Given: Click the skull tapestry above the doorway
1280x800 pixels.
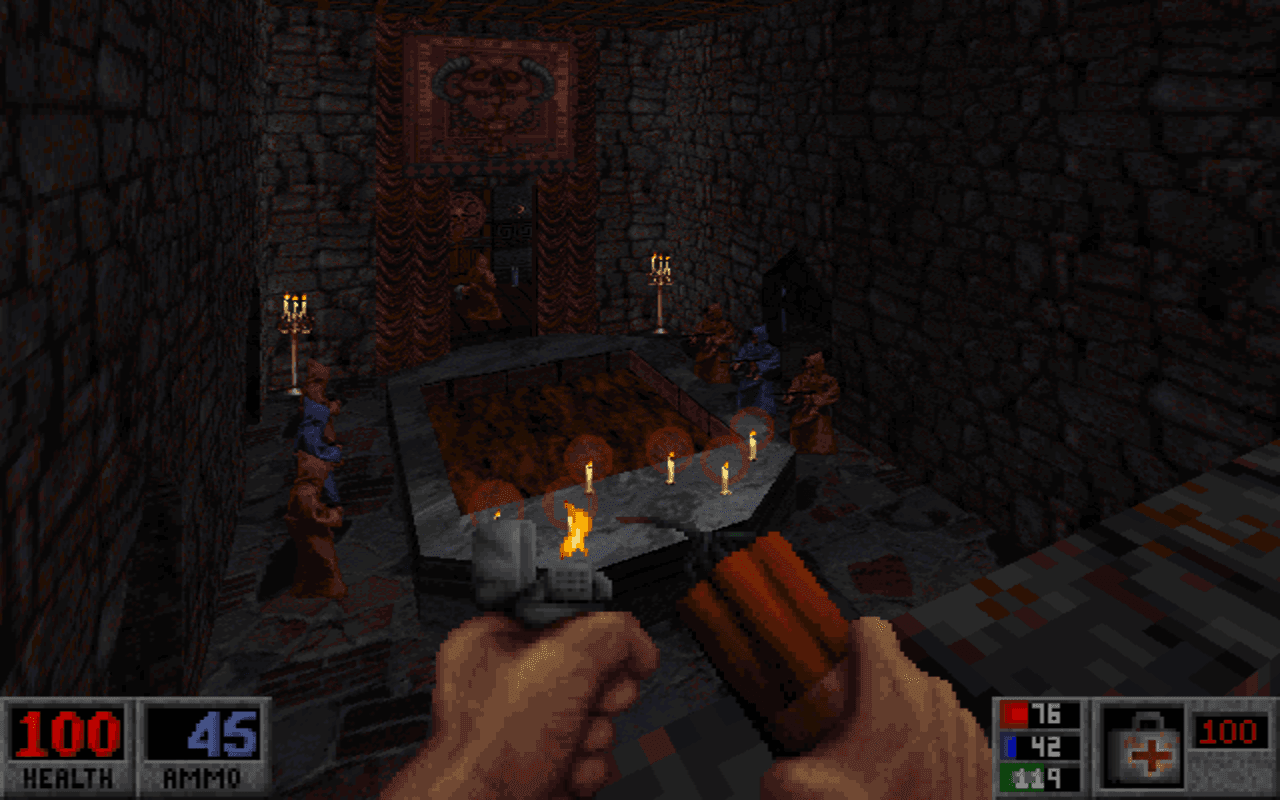Looking at the screenshot, I should pos(495,95).
